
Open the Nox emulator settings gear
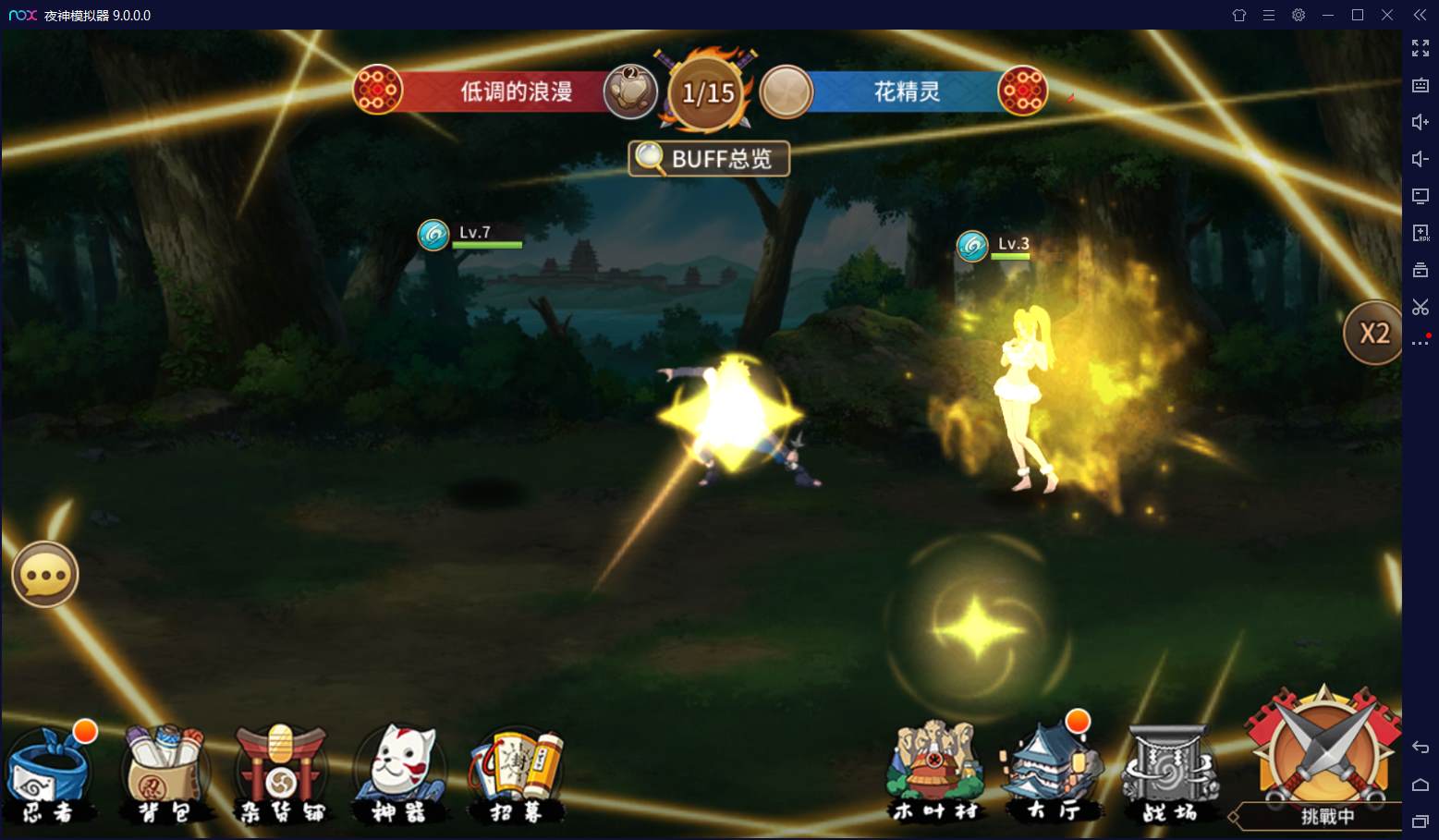1299,15
